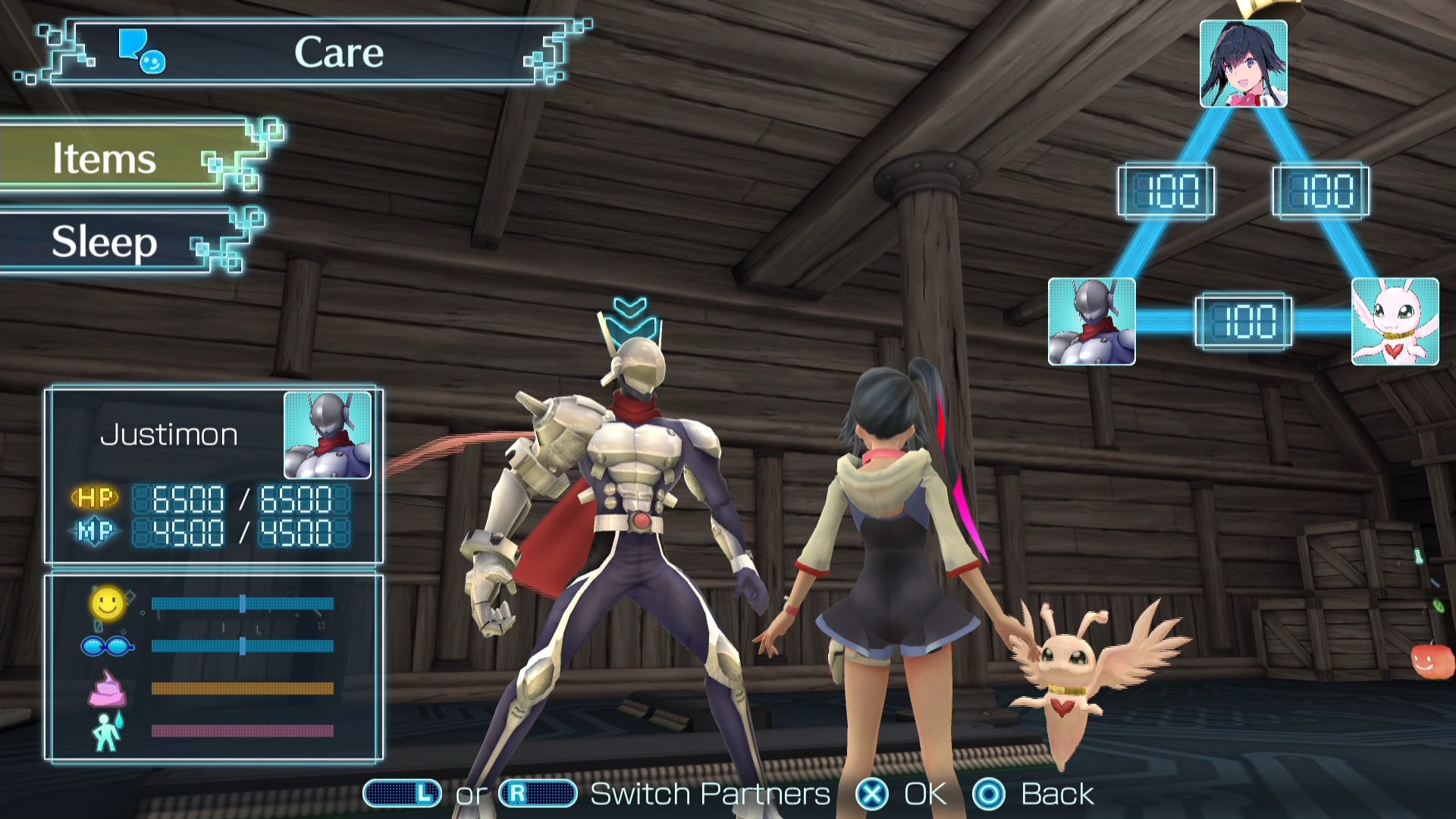Select the tamer girl portrait
Screen dimensions: 1456x819
(x=1243, y=64)
